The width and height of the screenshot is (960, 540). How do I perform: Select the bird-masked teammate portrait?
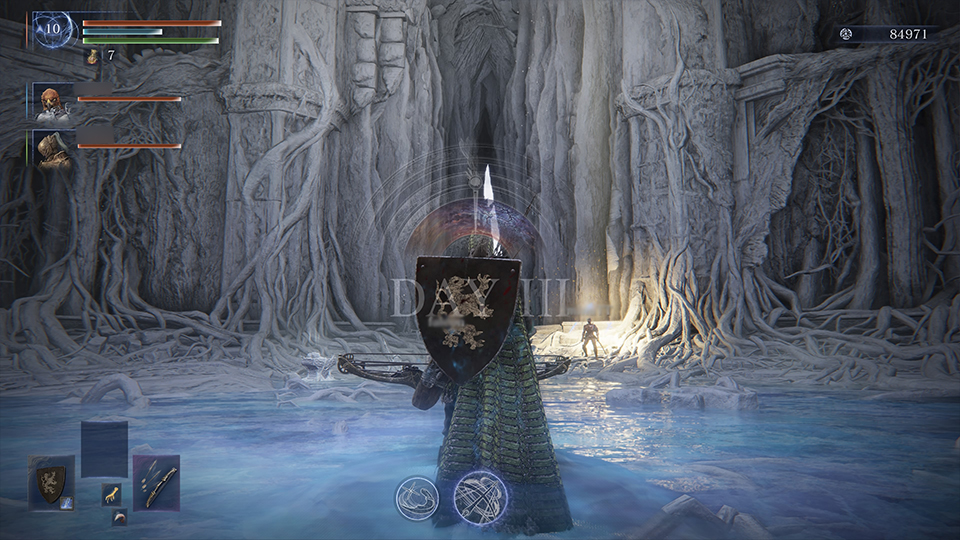tap(52, 102)
